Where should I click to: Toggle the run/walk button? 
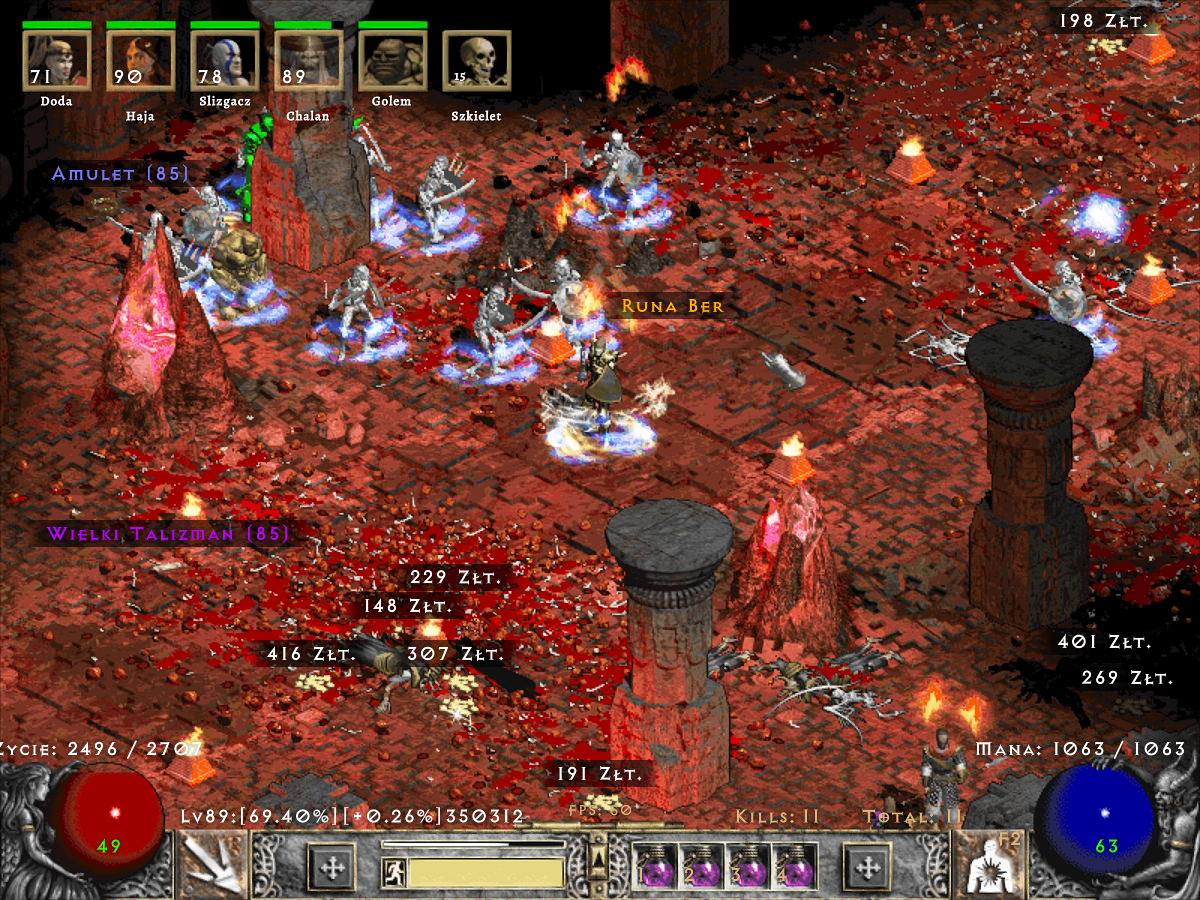point(392,873)
